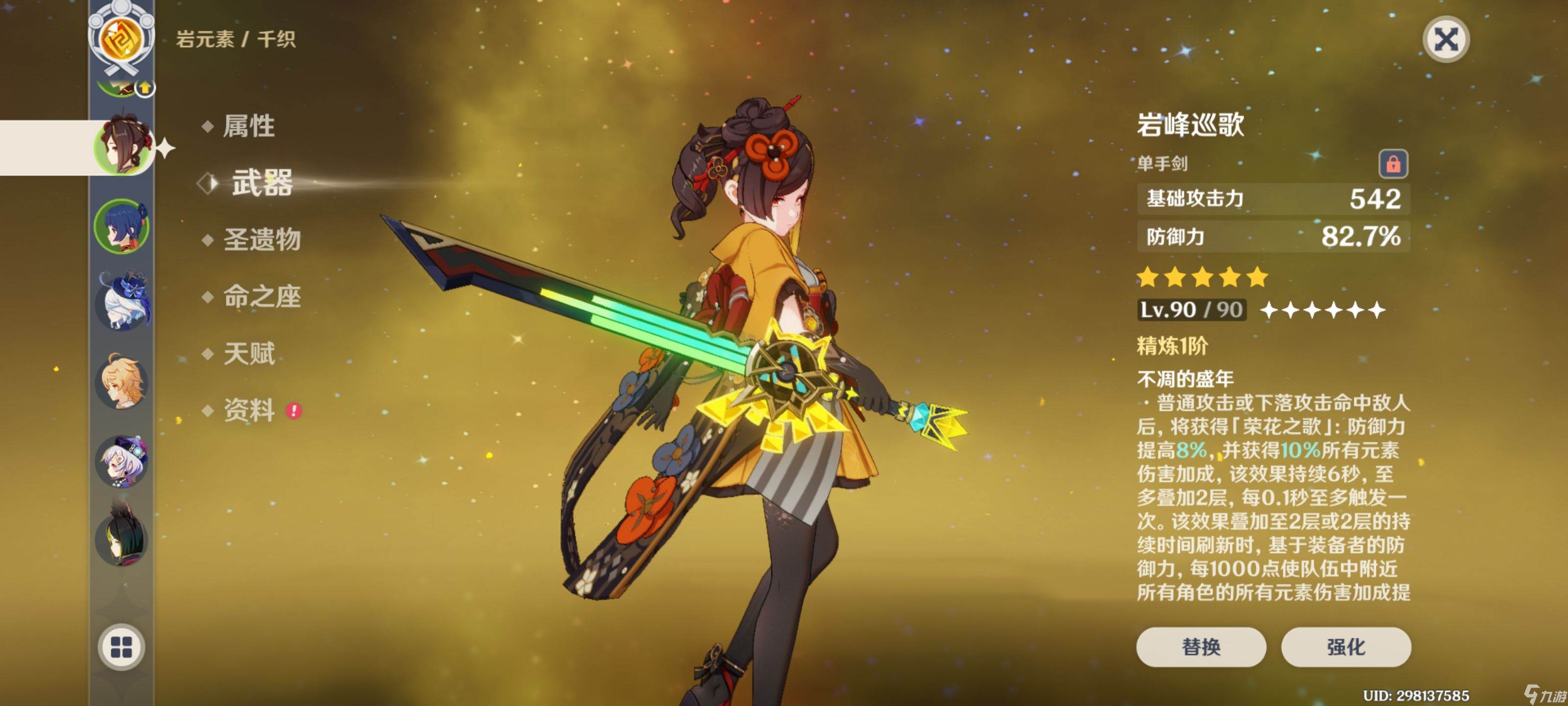Toggle the weapon lock icon

coord(1393,164)
